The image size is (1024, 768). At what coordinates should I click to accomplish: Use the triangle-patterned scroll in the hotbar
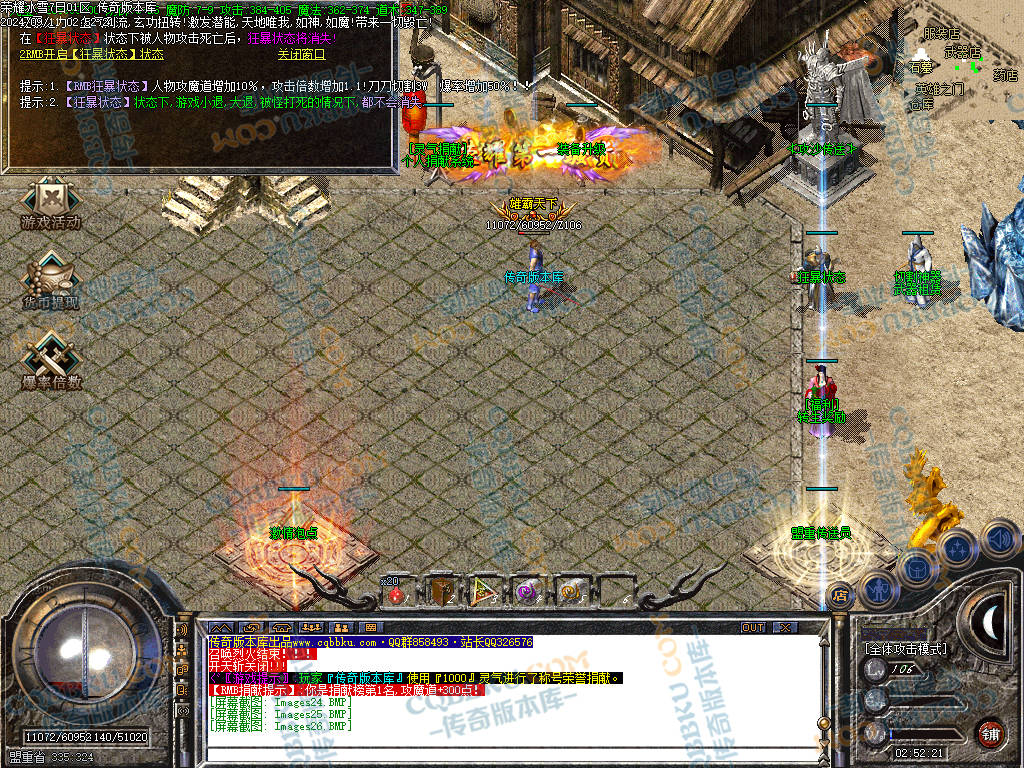pos(485,592)
